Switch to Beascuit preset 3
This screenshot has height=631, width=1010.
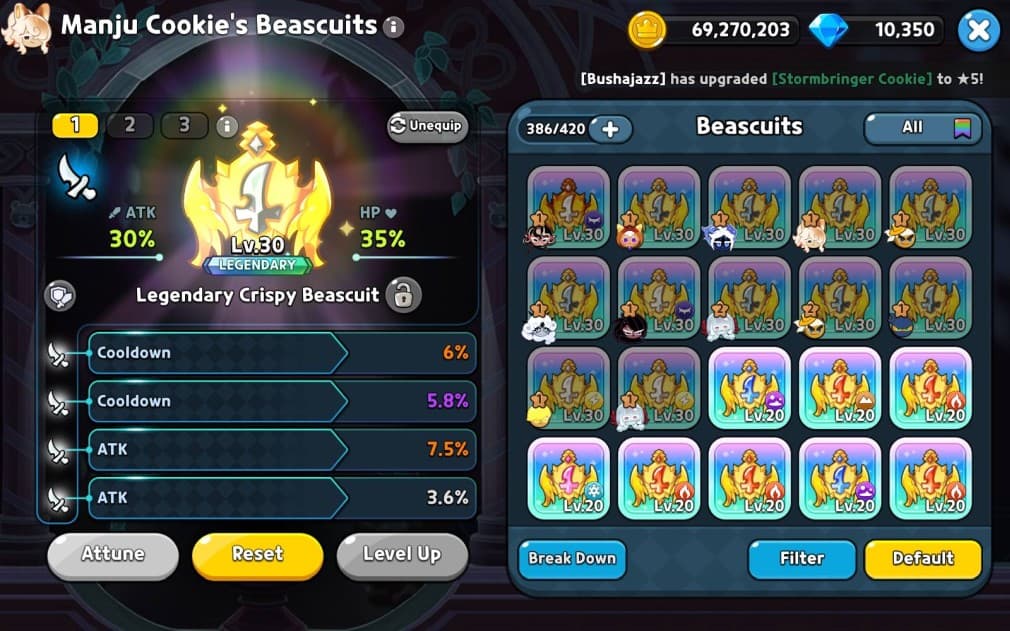click(x=184, y=125)
